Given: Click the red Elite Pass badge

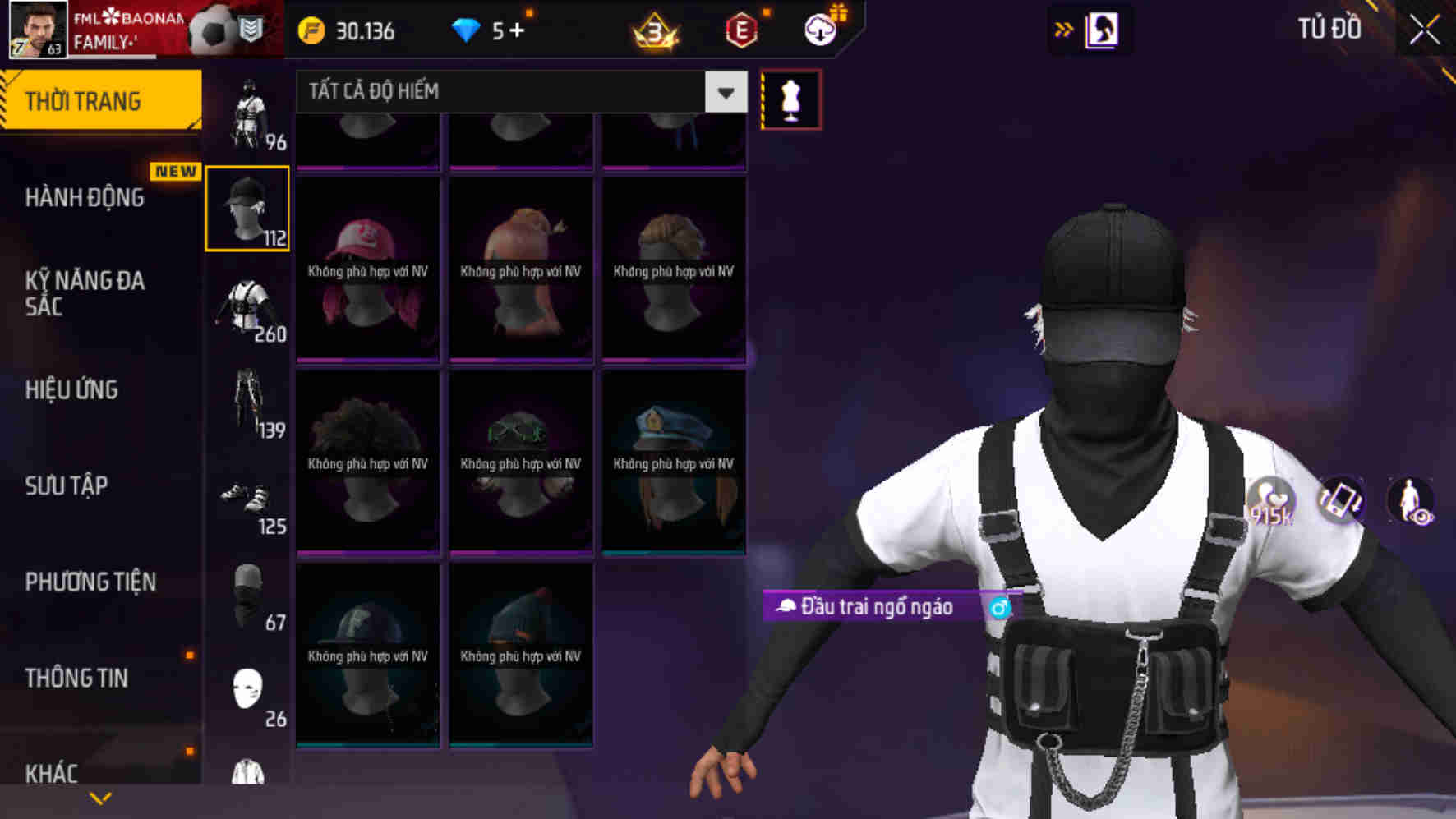Looking at the screenshot, I should 740,31.
